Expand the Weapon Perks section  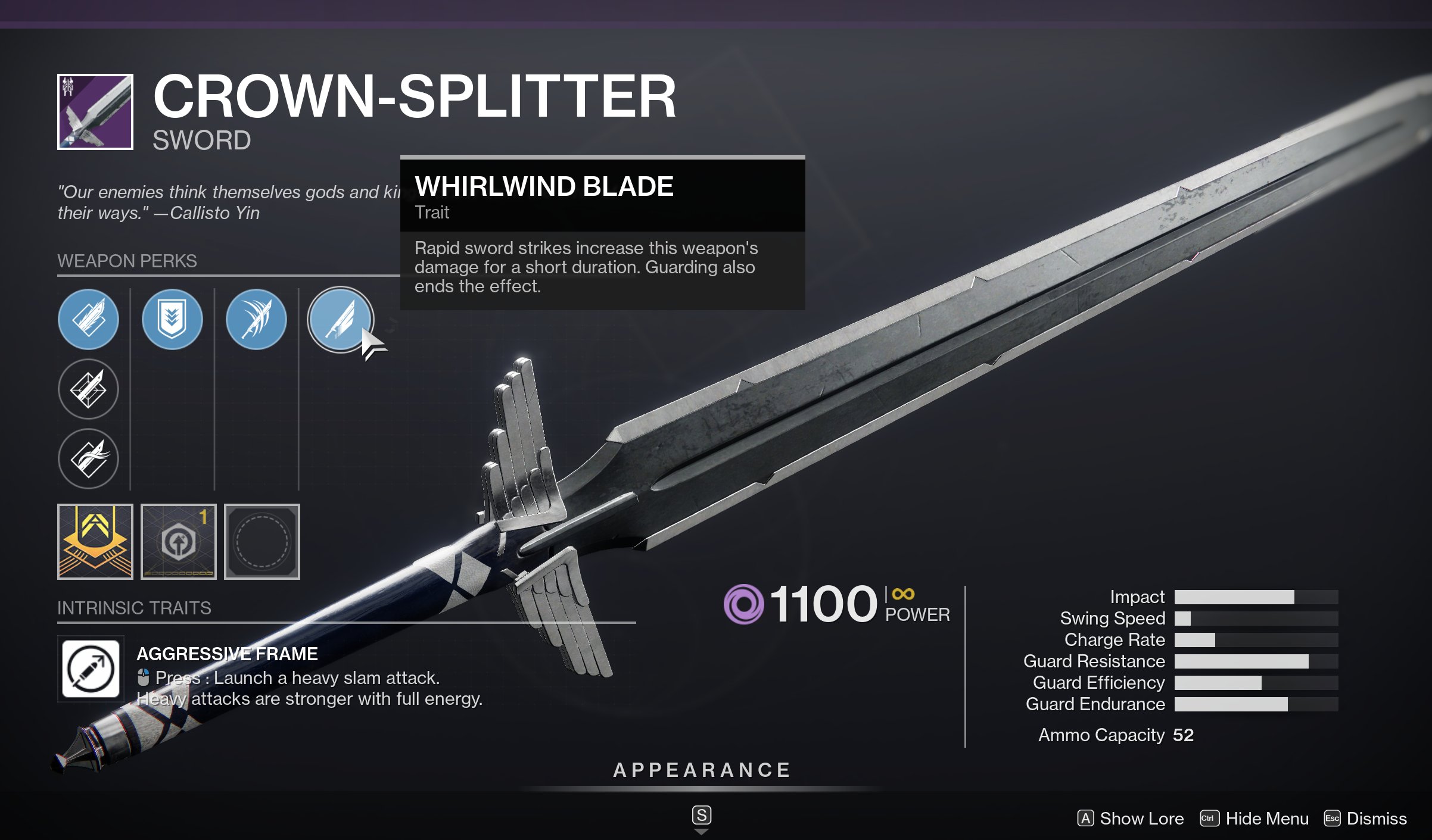(x=126, y=260)
